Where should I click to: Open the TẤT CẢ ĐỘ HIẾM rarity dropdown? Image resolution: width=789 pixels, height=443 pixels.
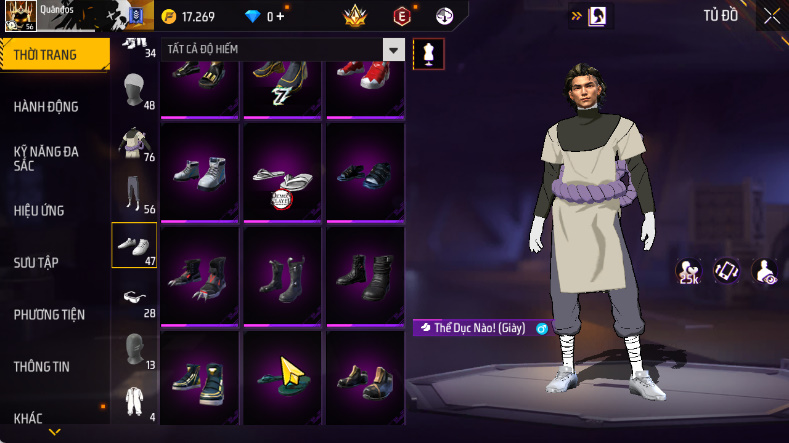coord(394,50)
